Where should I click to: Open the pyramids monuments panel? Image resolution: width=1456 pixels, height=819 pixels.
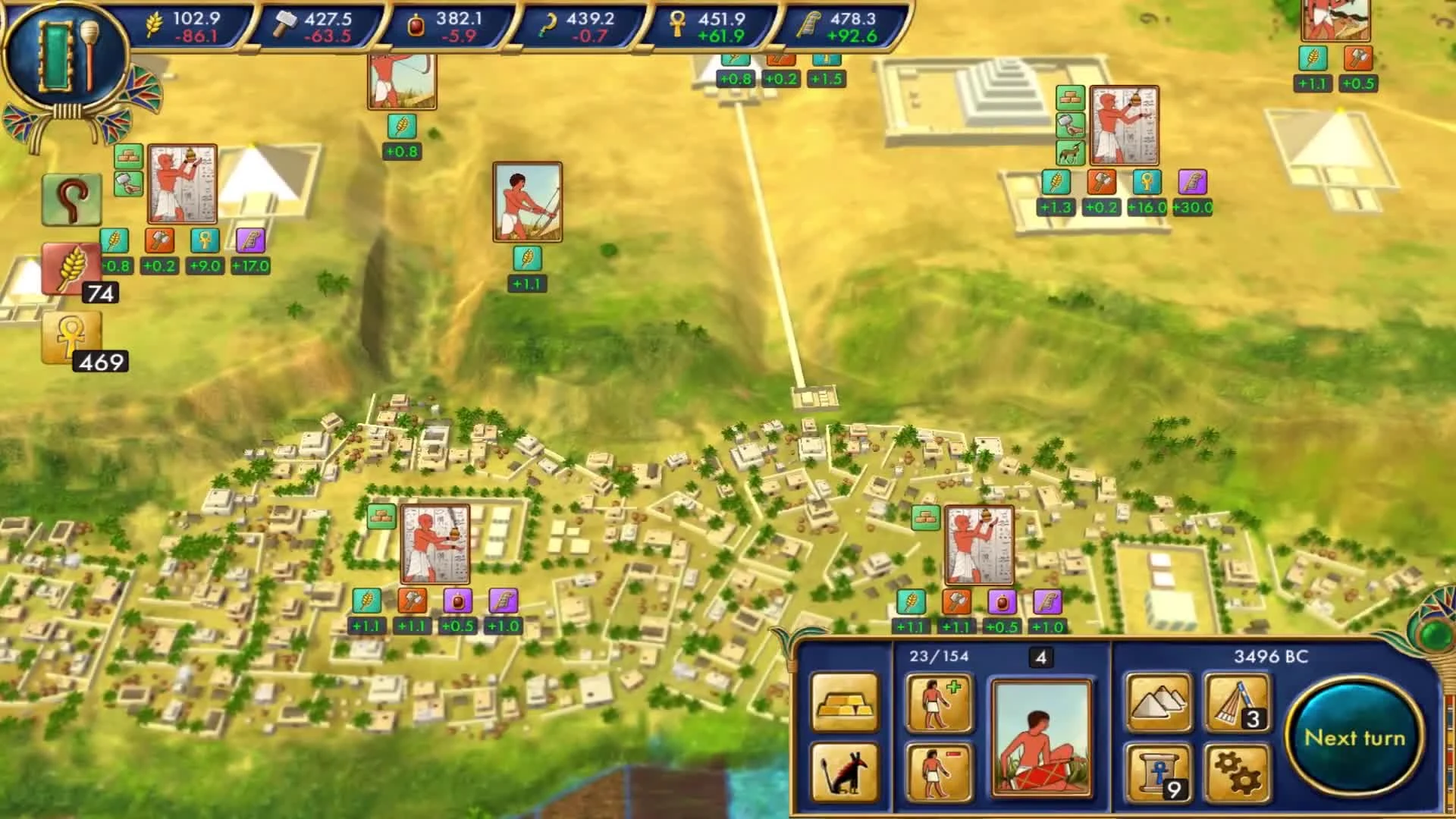coord(1159,702)
